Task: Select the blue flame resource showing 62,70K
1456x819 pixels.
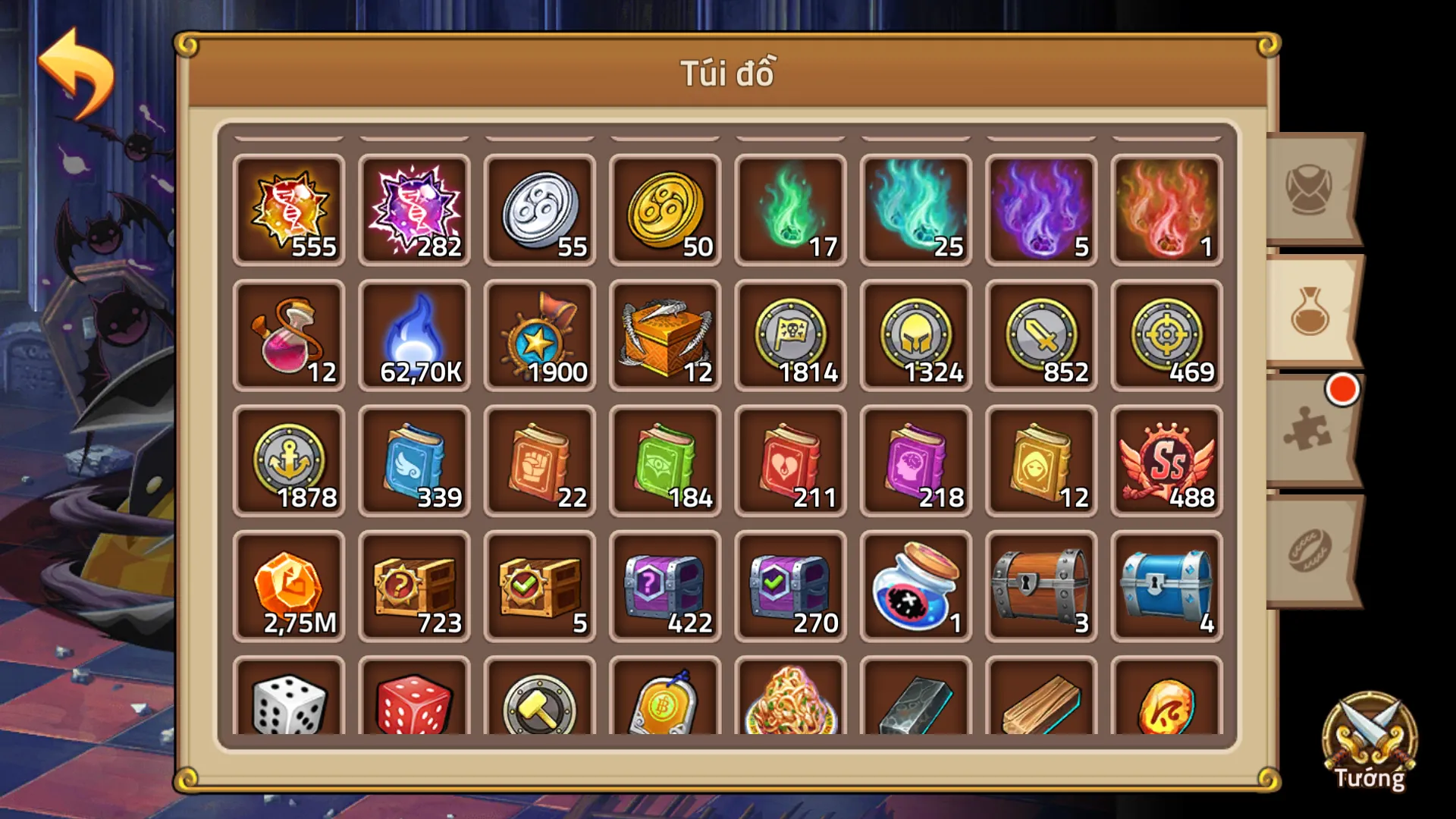Action: pyautogui.click(x=414, y=336)
